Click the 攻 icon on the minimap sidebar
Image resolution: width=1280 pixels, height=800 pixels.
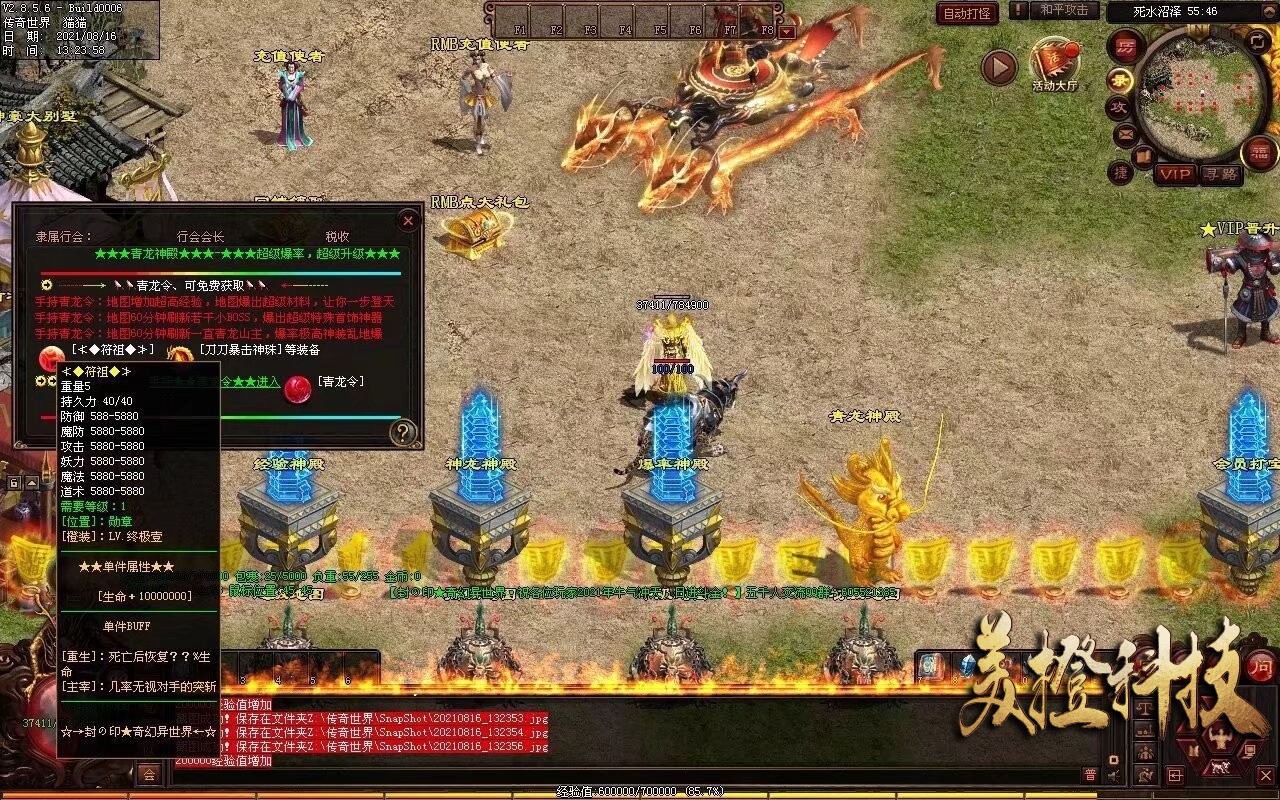pos(1120,106)
